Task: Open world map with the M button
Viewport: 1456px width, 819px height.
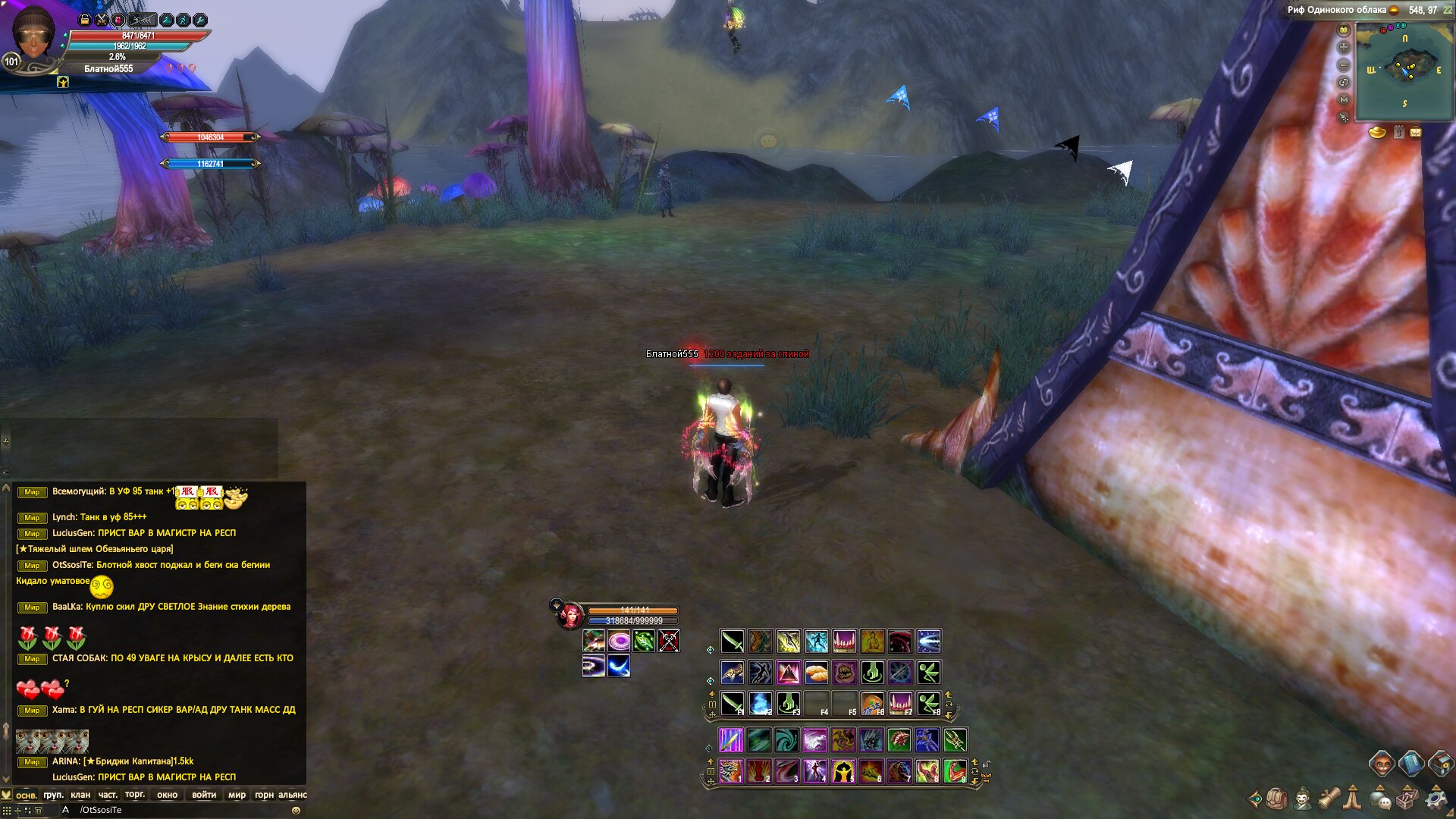Action: tap(1344, 99)
